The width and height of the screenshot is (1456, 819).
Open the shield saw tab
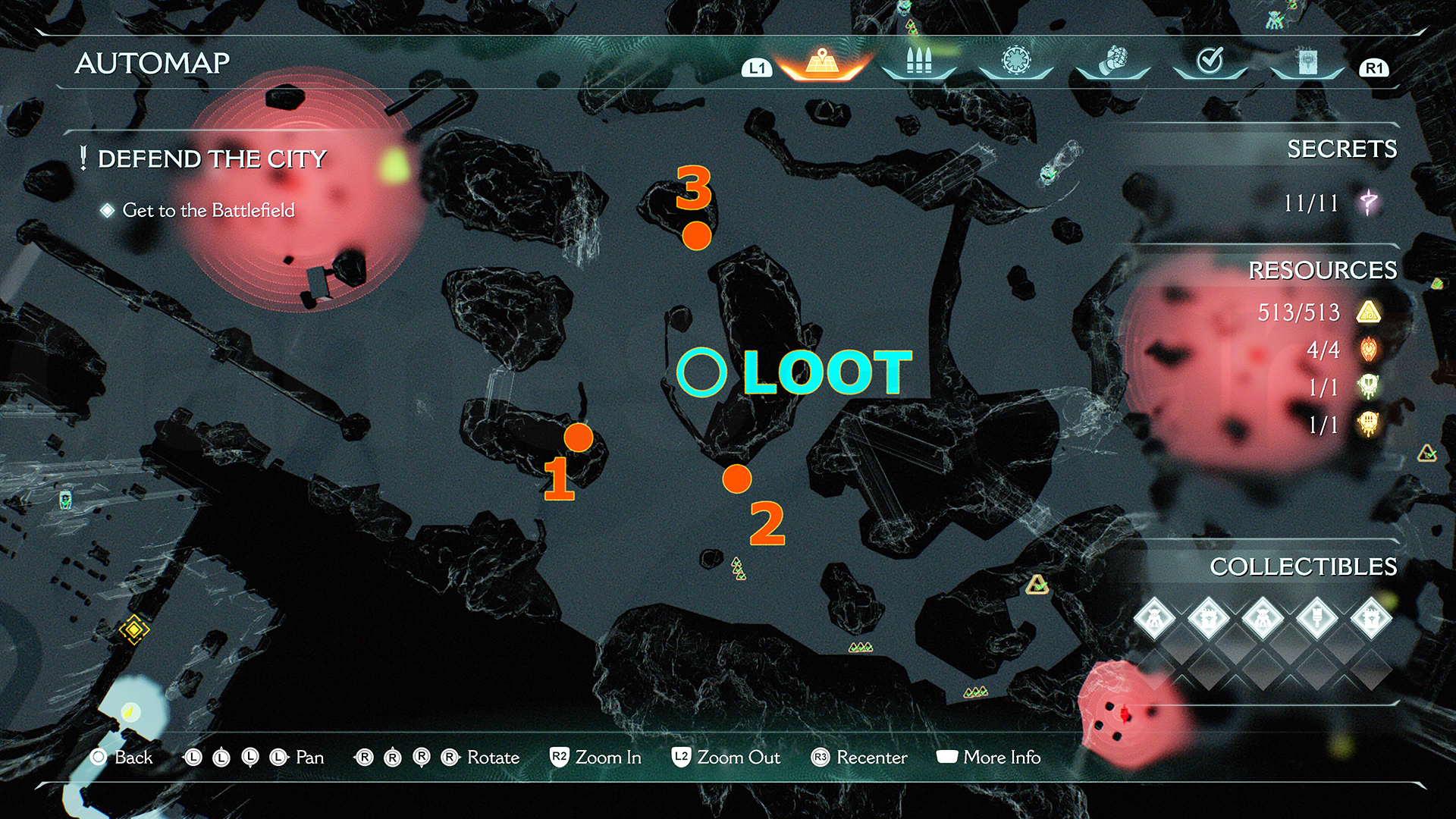(x=1016, y=61)
